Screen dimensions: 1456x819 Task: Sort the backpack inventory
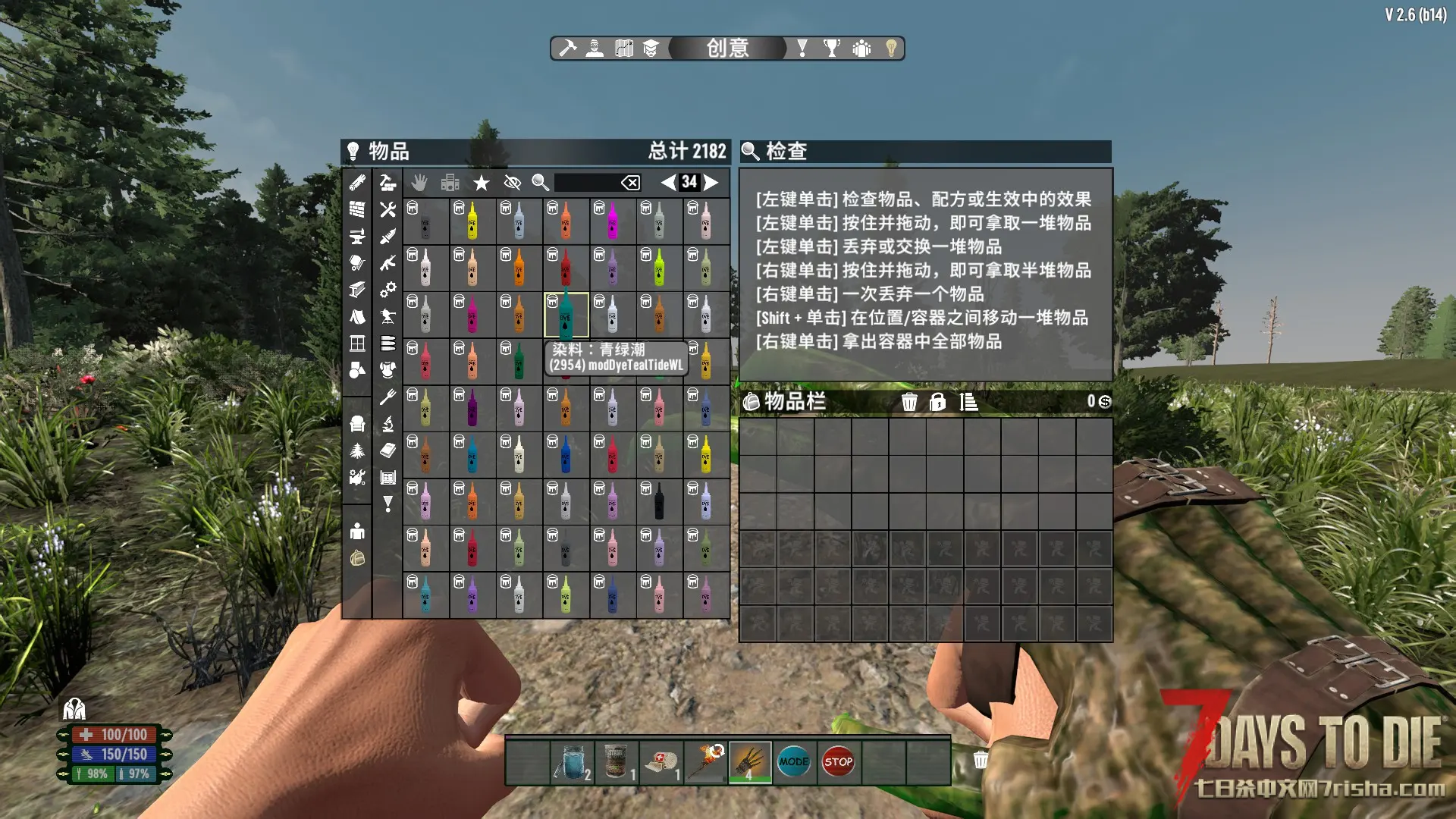(x=968, y=402)
